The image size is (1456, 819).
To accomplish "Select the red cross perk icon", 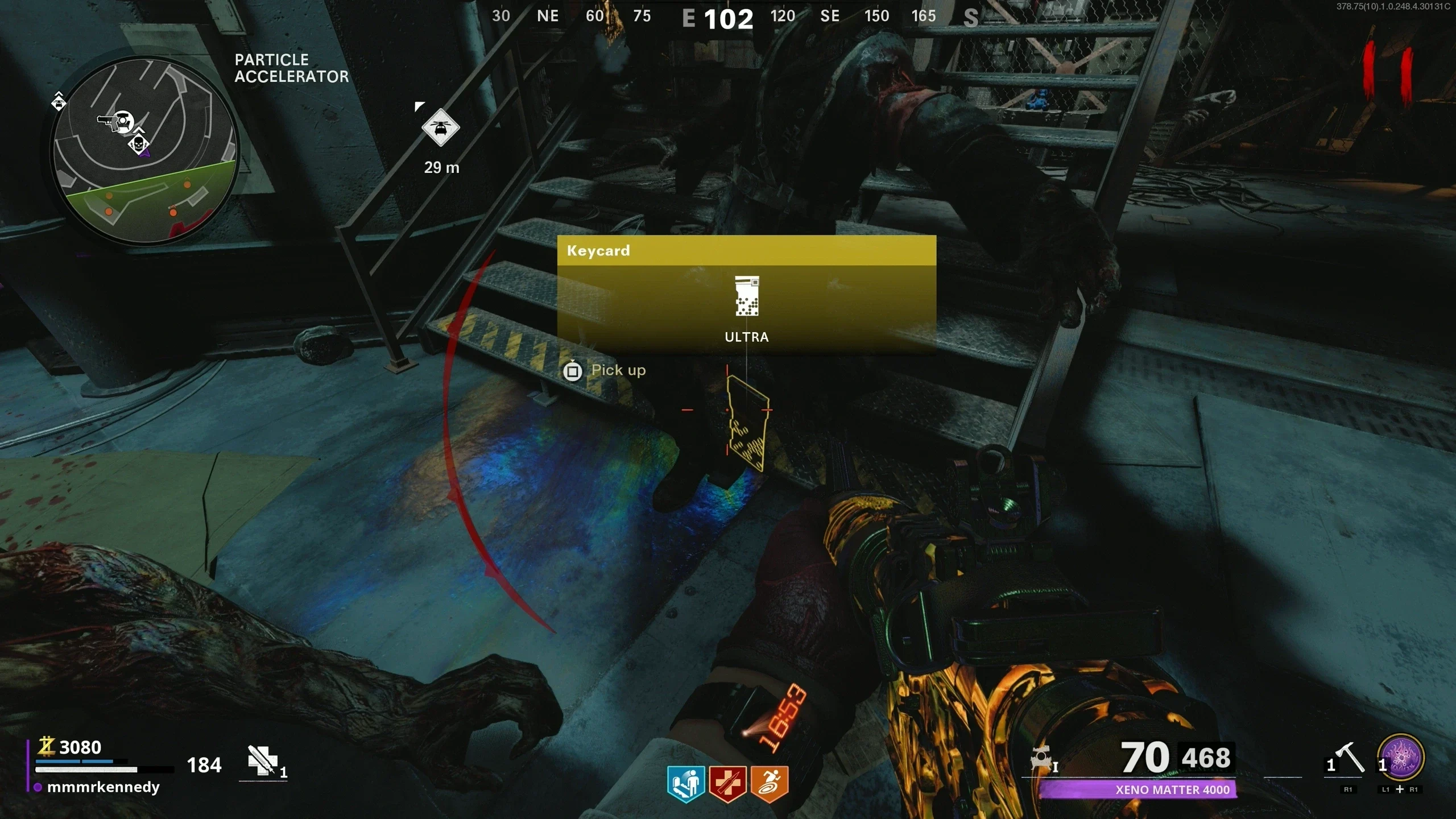I will 727,784.
